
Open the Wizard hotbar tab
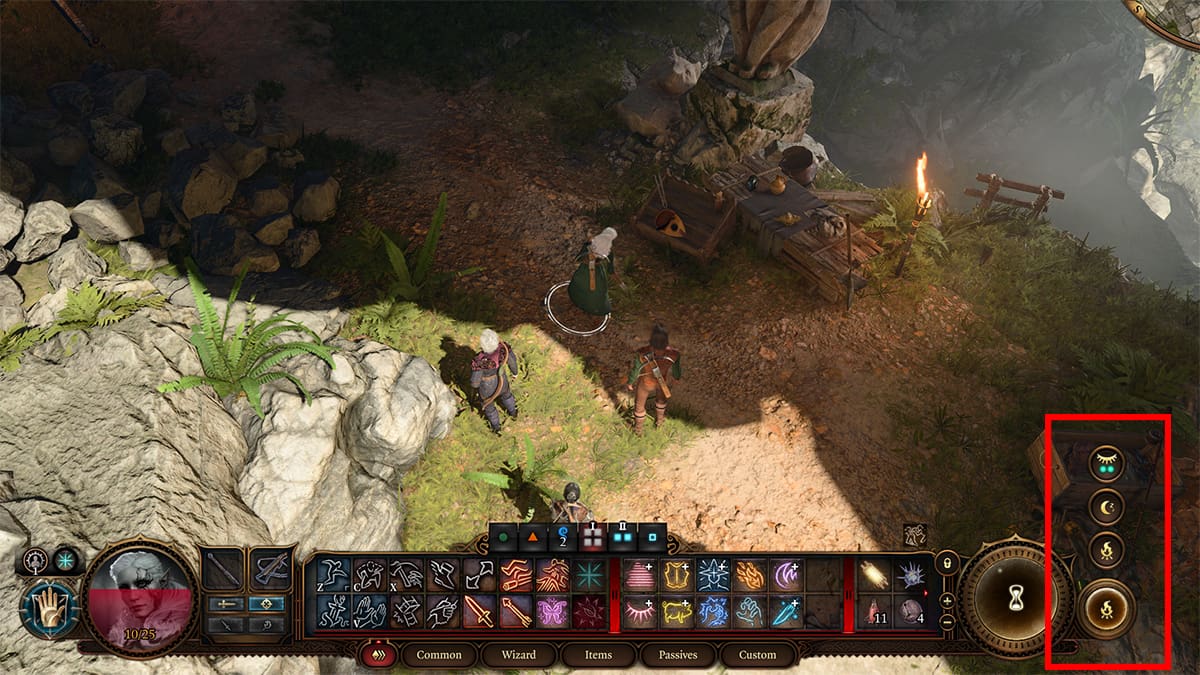pos(518,655)
